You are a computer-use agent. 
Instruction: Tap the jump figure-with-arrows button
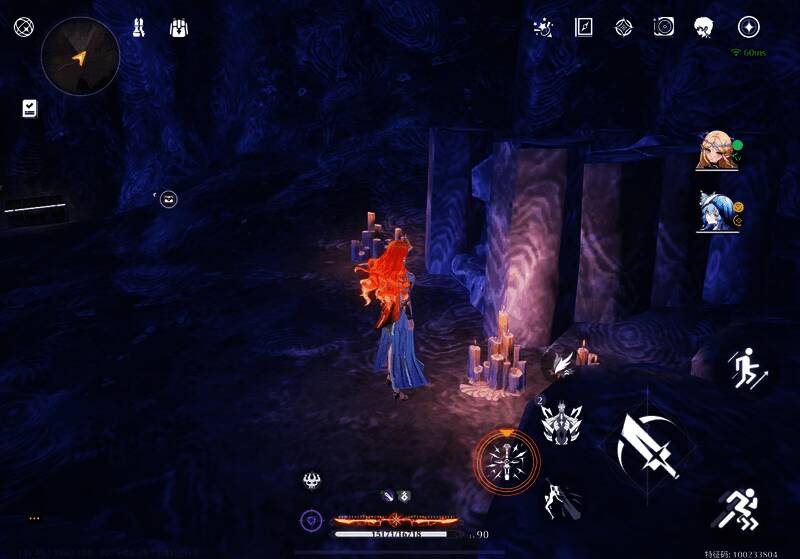coord(745,368)
